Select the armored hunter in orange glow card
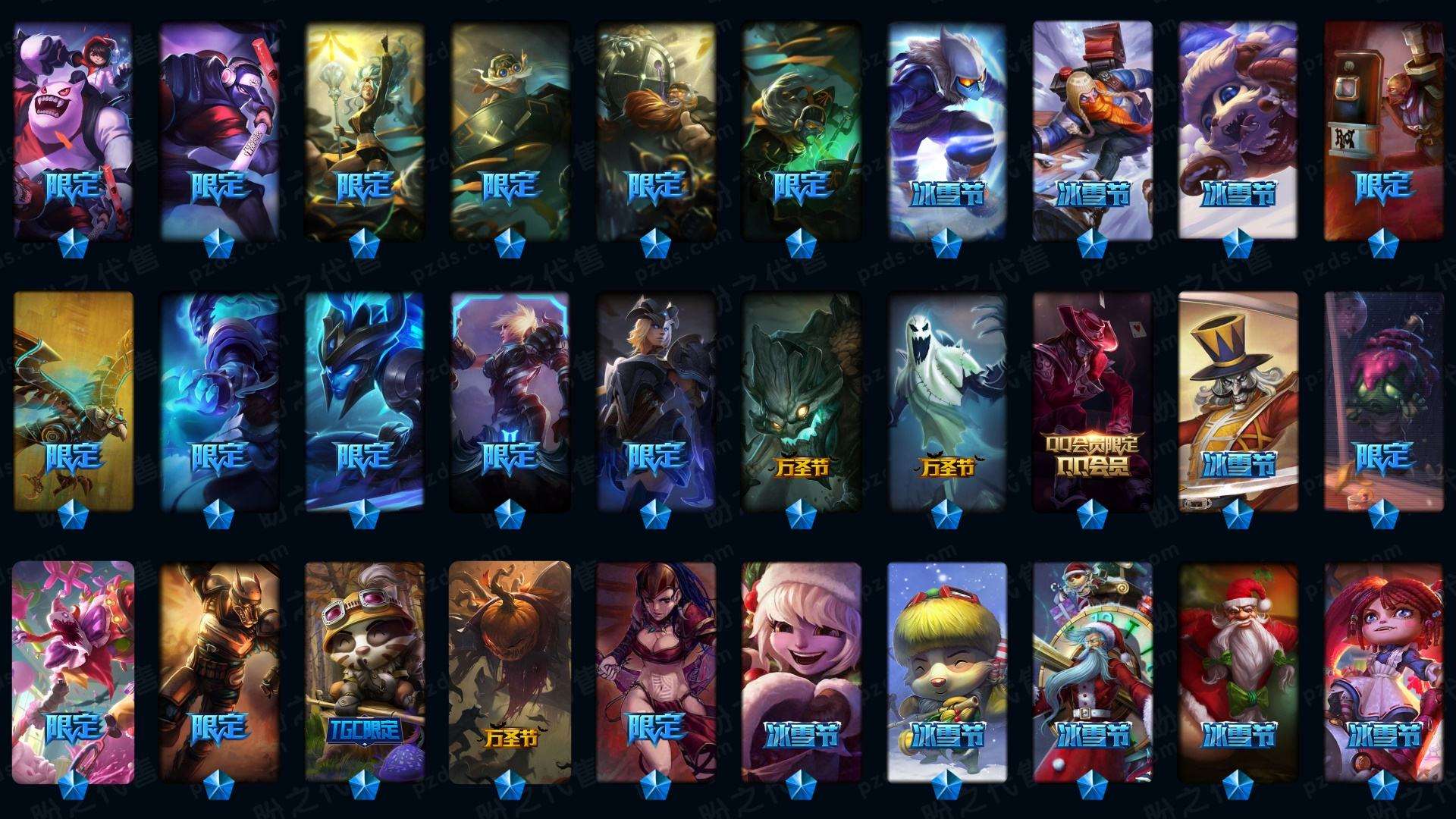The width and height of the screenshot is (1456, 819). coord(218,671)
